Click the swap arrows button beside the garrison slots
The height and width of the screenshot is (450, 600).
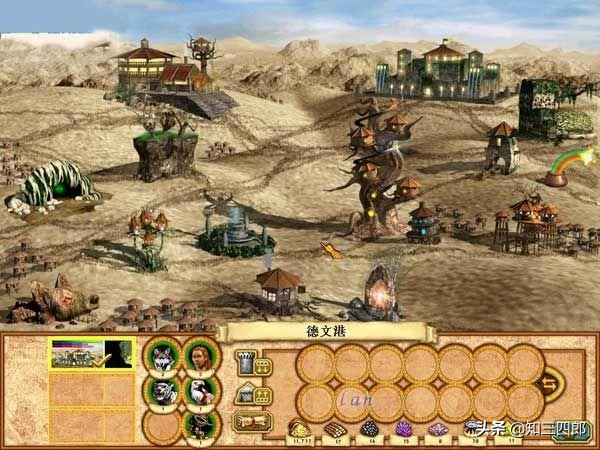click(x=549, y=382)
